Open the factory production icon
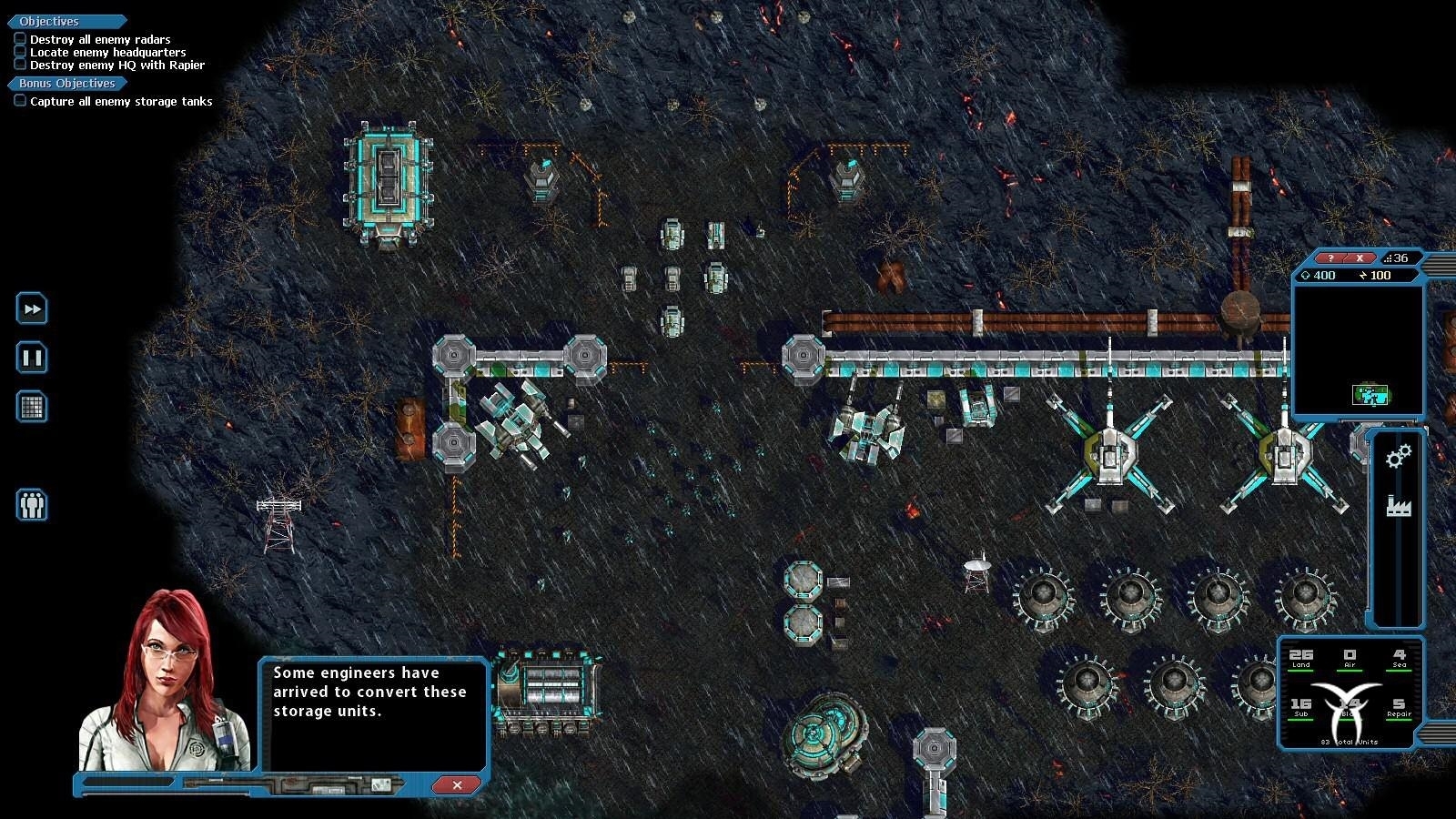The height and width of the screenshot is (819, 1456). [x=1399, y=505]
